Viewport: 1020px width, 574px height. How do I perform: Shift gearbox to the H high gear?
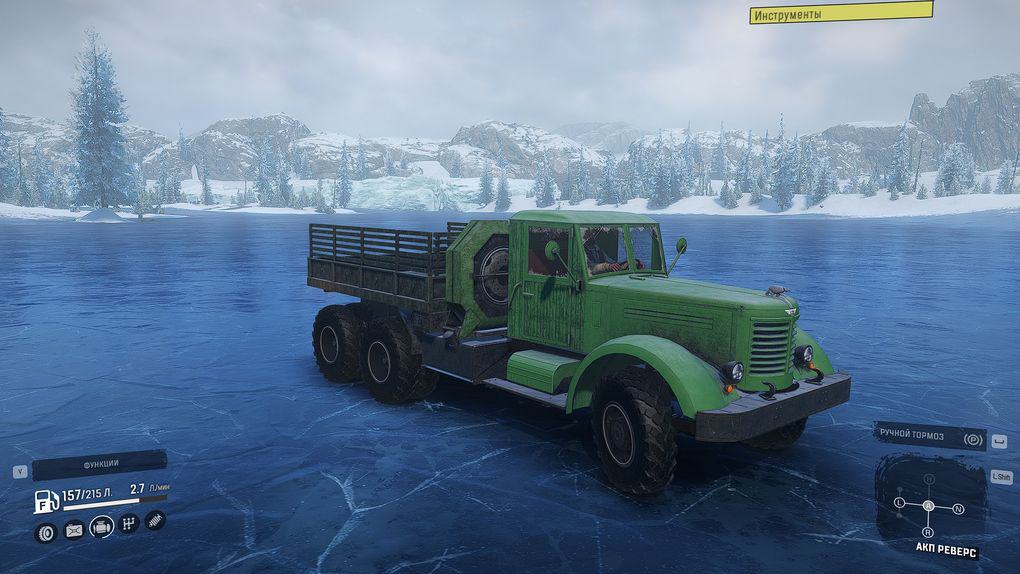click(928, 479)
